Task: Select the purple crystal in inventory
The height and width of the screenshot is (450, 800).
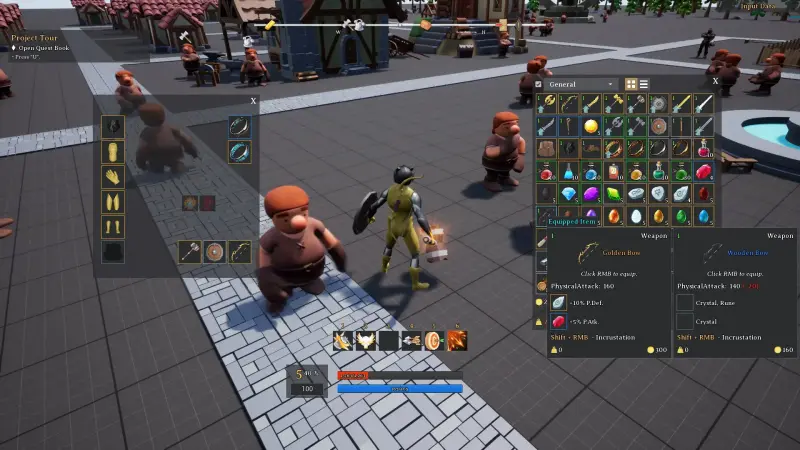Action: [x=591, y=193]
